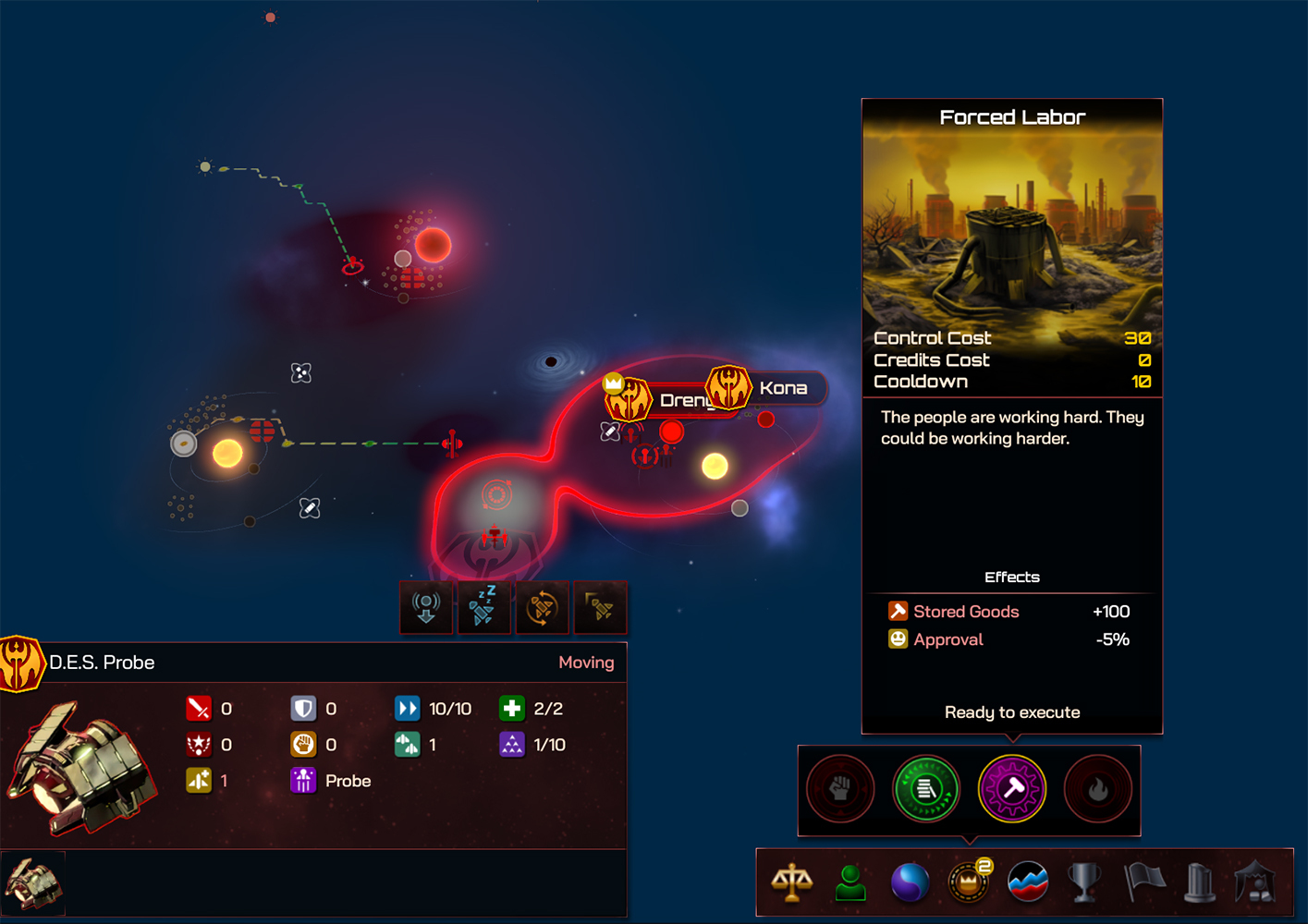Open the victory trophy screen

coord(1086,882)
